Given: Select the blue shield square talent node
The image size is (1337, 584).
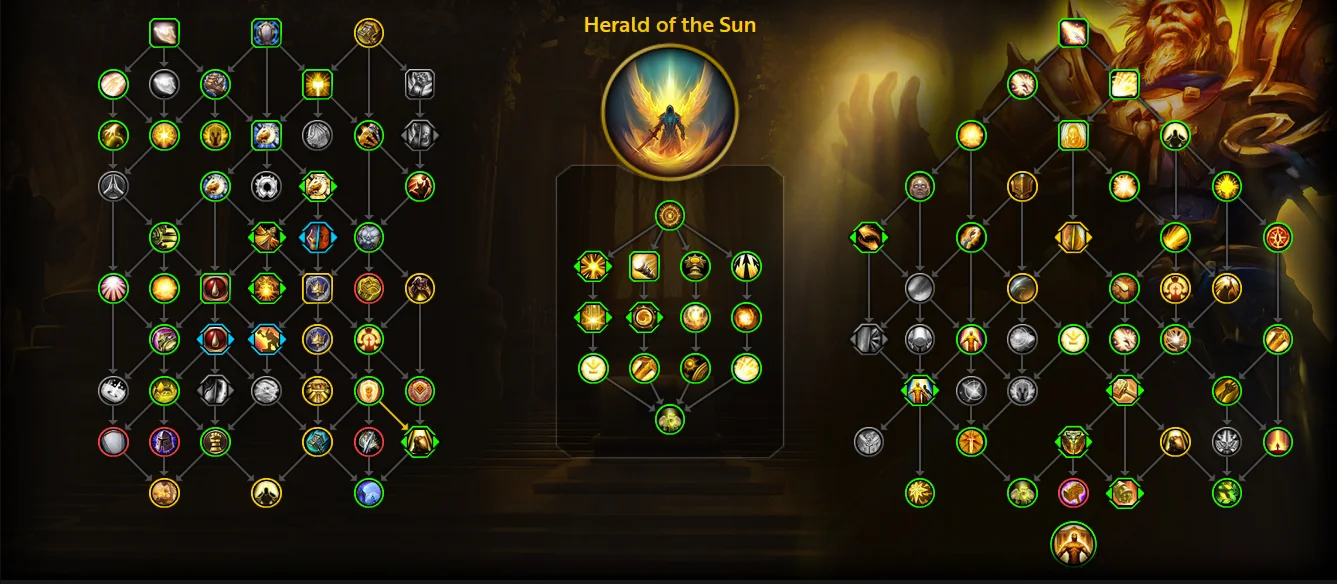Looking at the screenshot, I should click(x=266, y=33).
